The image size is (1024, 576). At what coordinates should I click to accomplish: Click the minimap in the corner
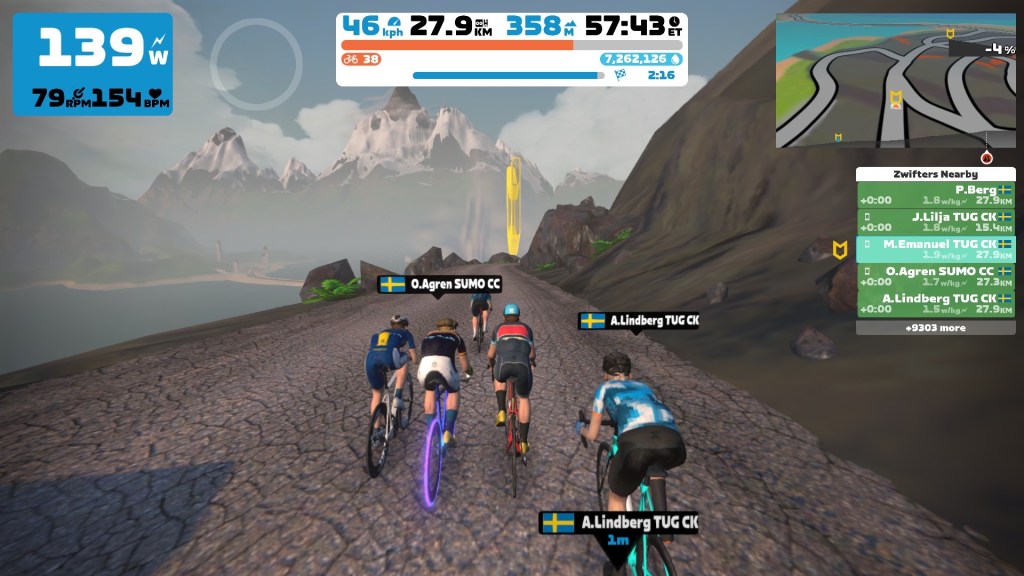click(x=895, y=81)
